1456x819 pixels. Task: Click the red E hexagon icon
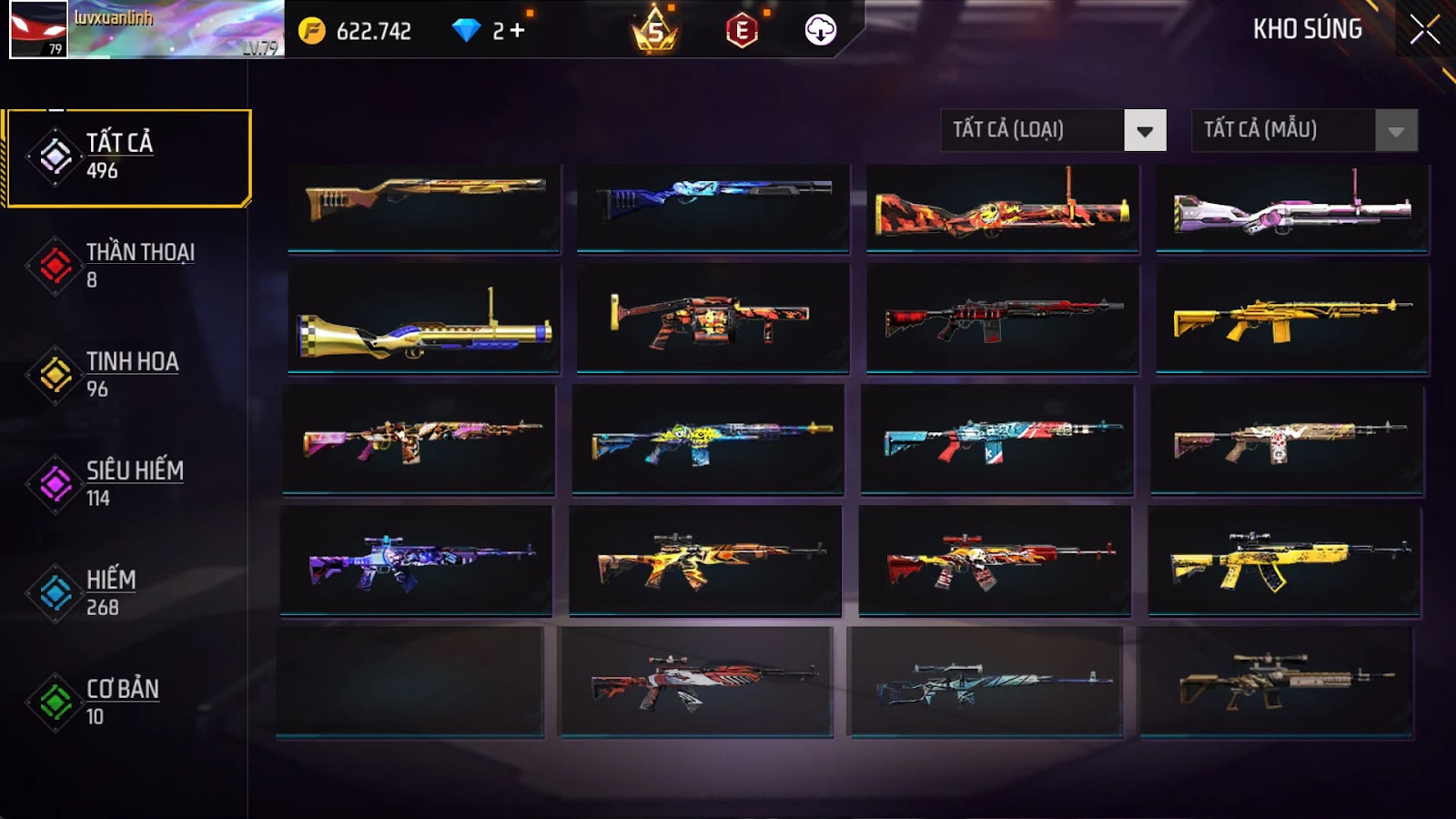[742, 32]
